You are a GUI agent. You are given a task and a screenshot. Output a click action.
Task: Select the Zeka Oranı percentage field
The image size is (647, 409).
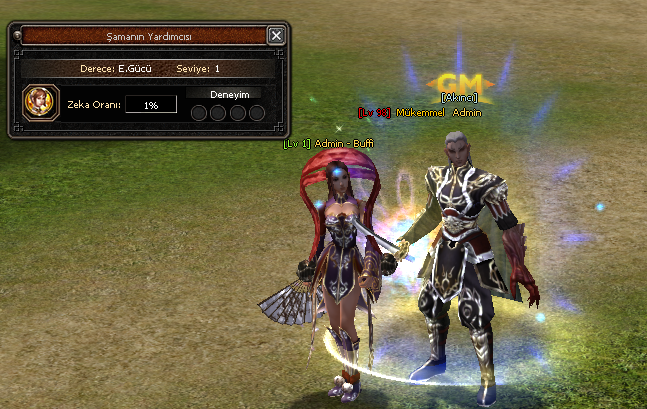click(150, 104)
